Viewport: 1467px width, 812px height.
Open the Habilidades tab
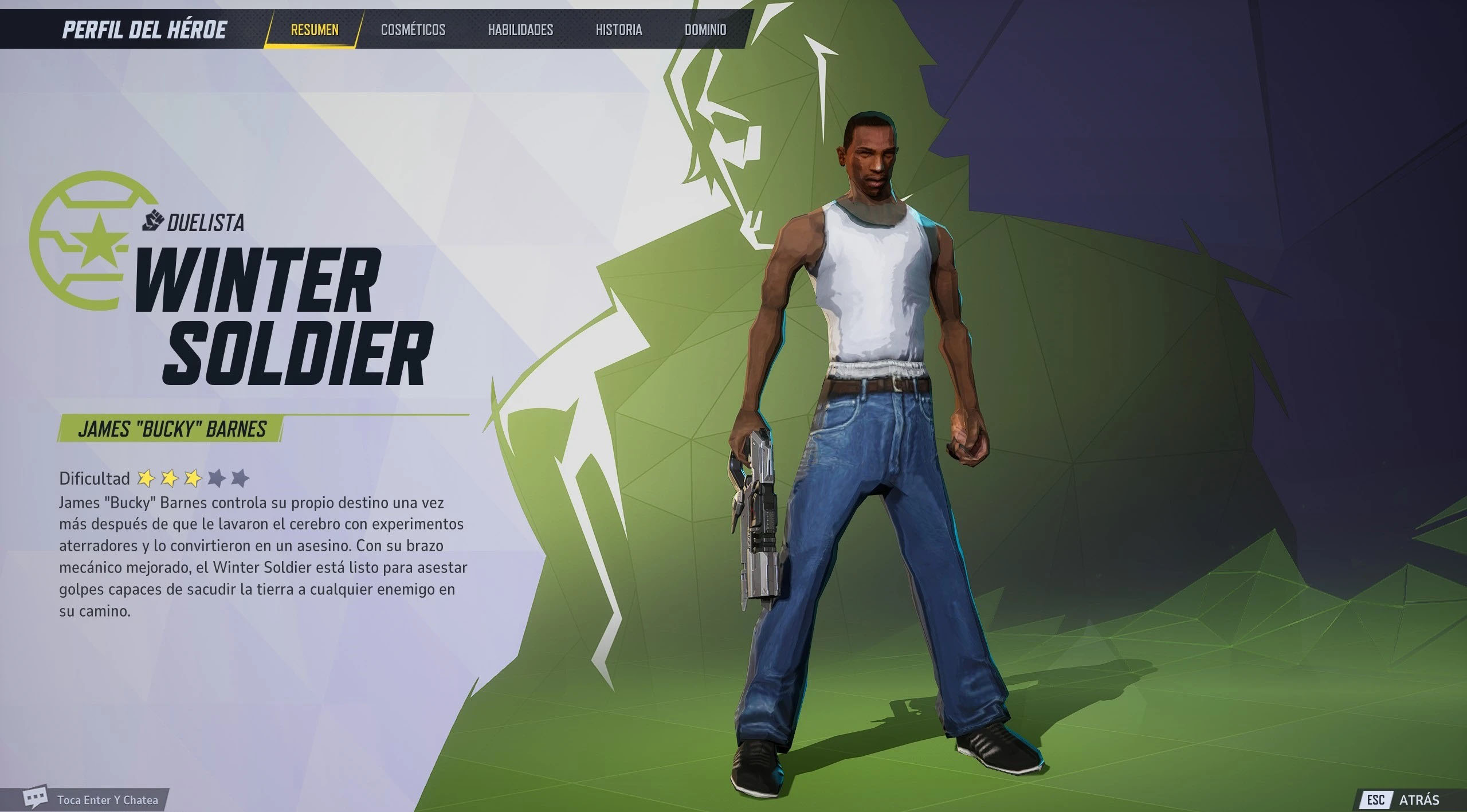[x=522, y=30]
